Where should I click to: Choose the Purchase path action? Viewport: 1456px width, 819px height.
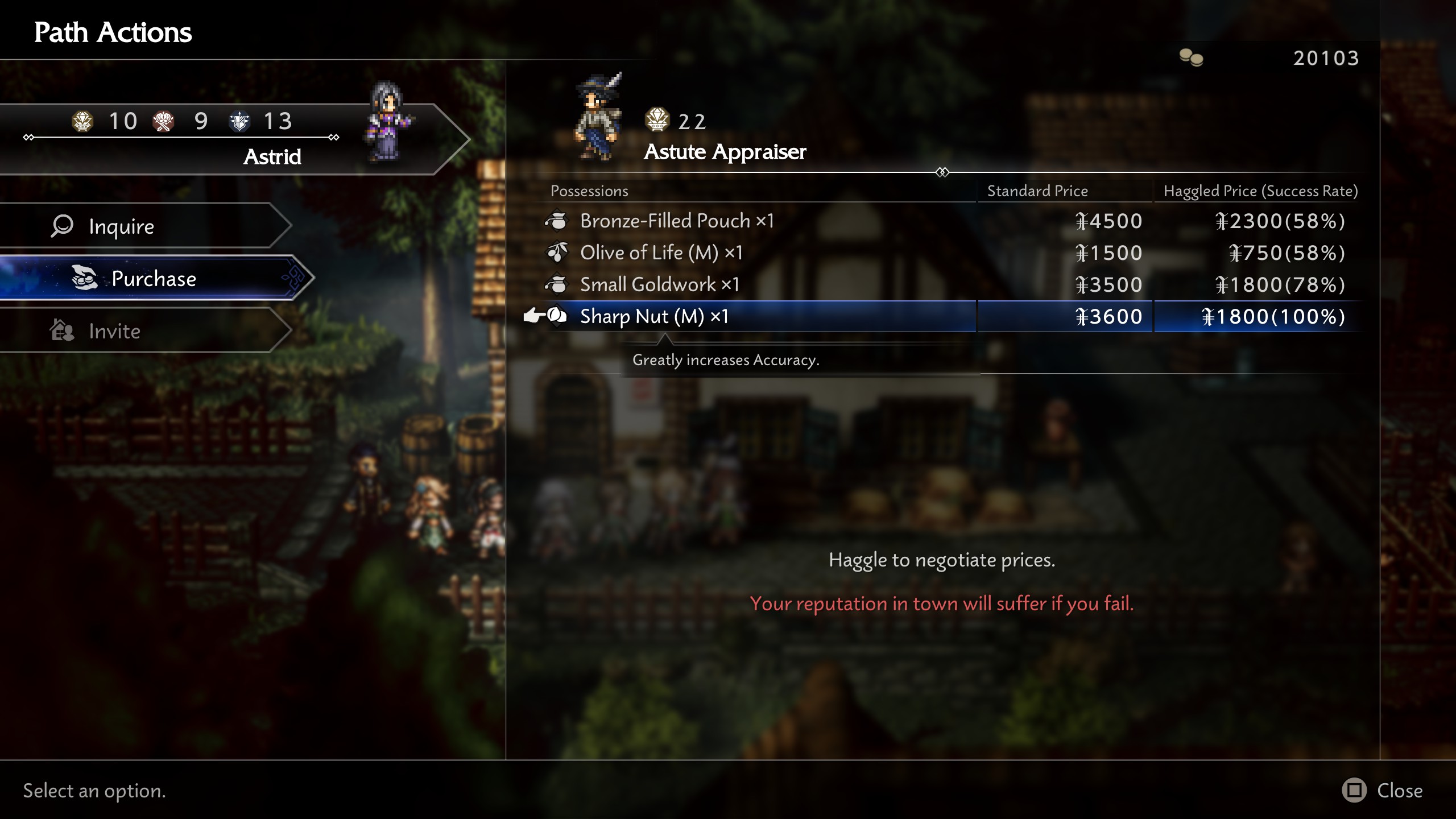(x=154, y=279)
